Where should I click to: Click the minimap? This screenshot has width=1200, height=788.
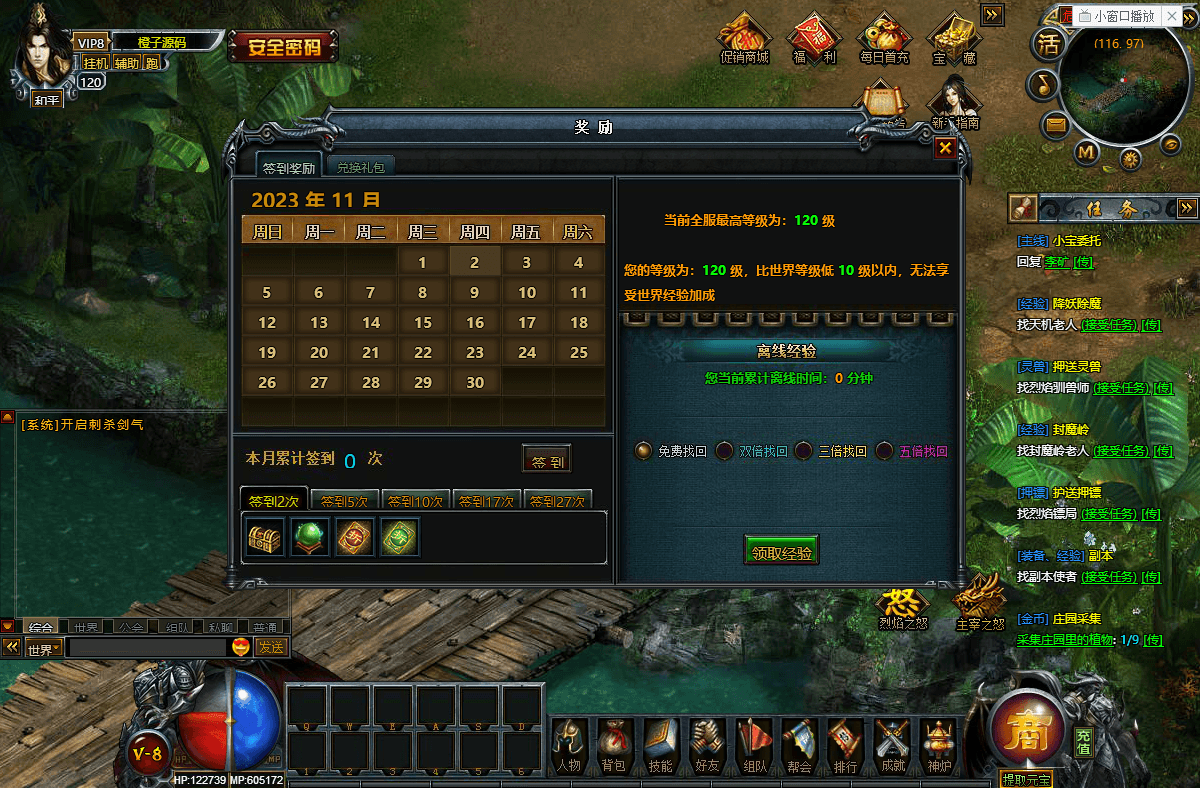[x=1118, y=88]
